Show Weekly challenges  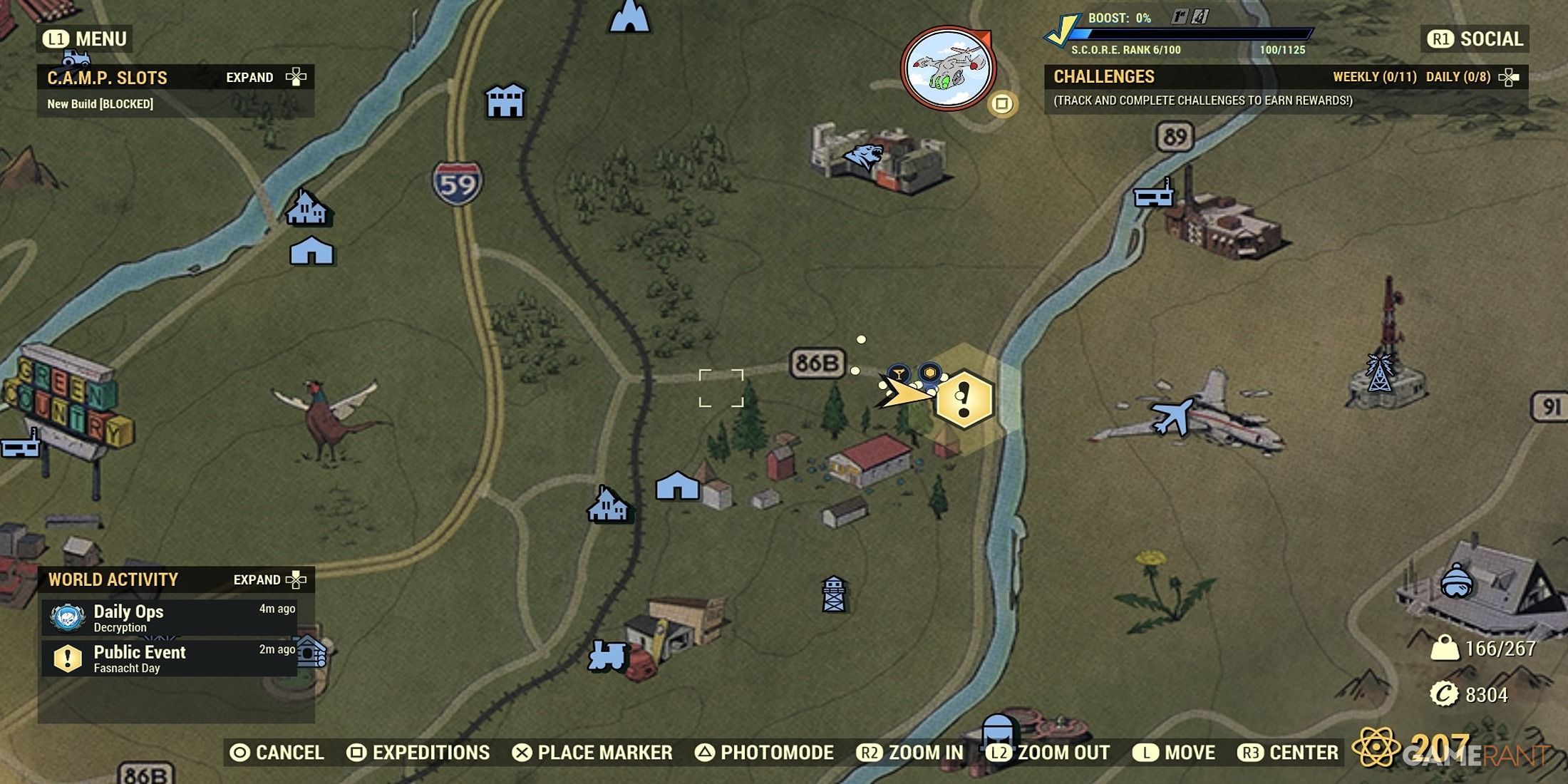pyautogui.click(x=1374, y=77)
